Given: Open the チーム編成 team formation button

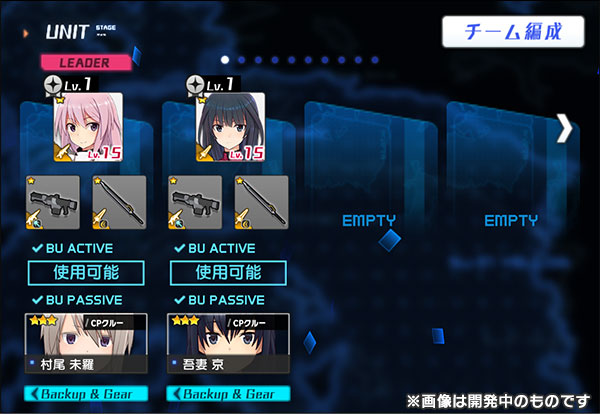Looking at the screenshot, I should (513, 31).
